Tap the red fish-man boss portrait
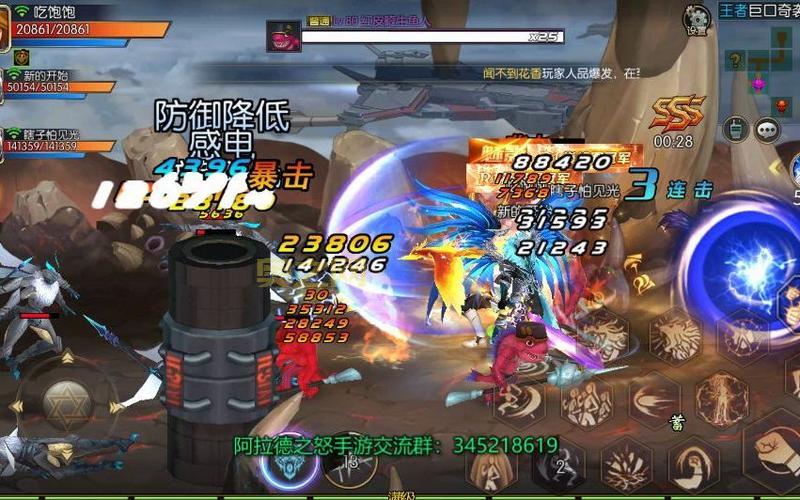This screenshot has width=800, height=500. point(282,36)
